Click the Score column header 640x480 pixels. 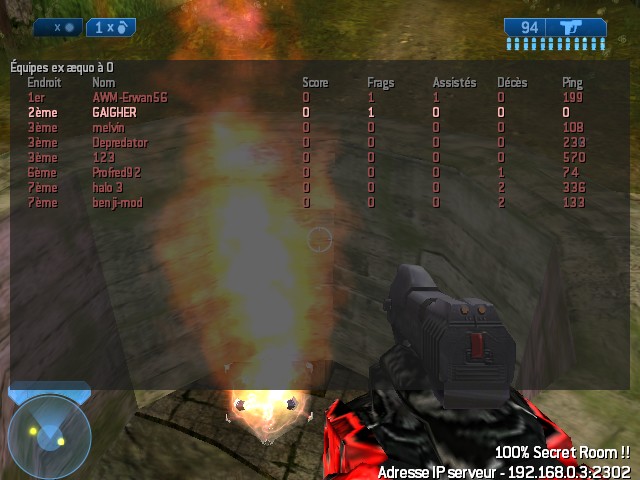[x=315, y=83]
